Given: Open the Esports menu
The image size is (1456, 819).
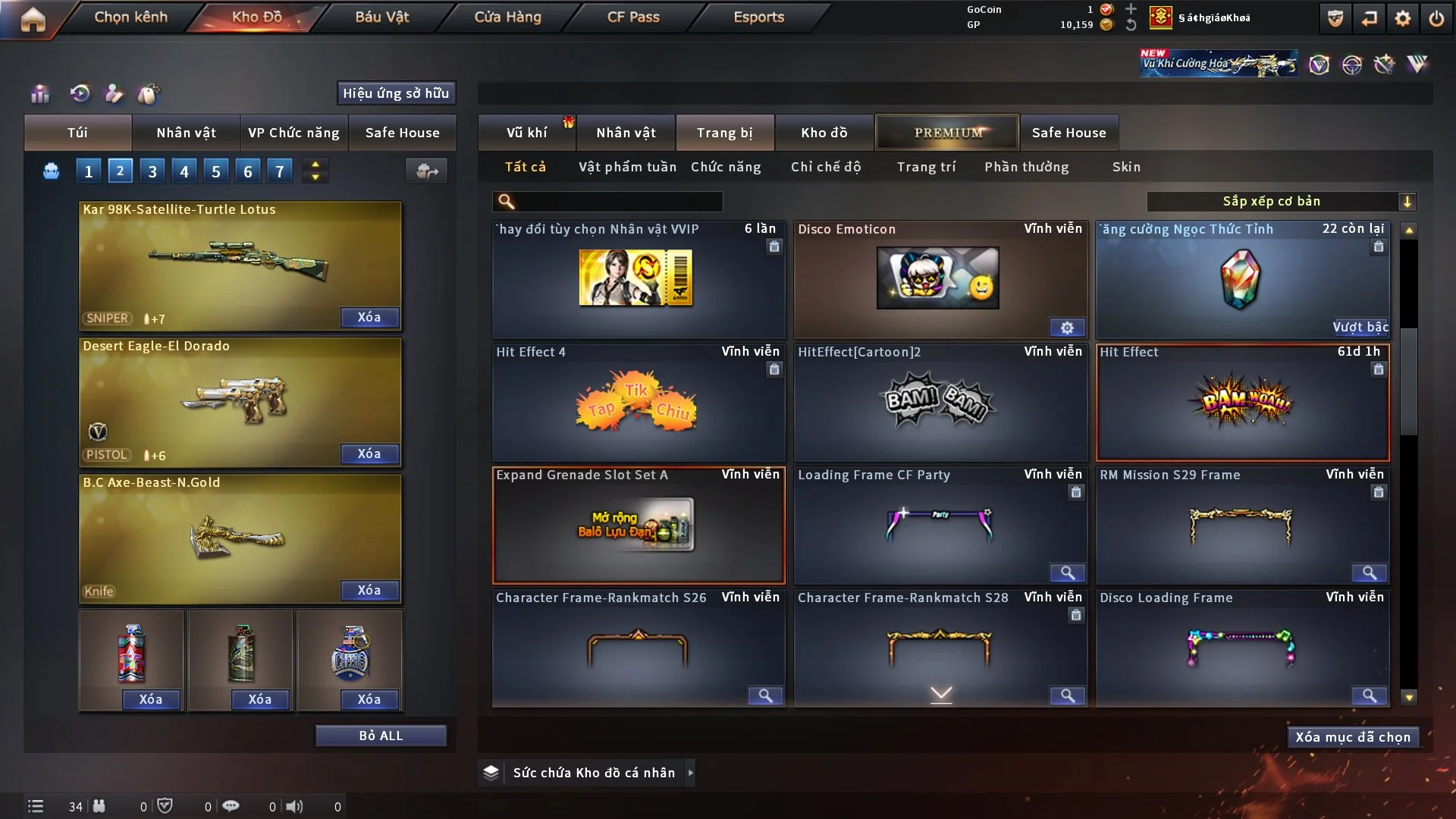Looking at the screenshot, I should pos(758,17).
